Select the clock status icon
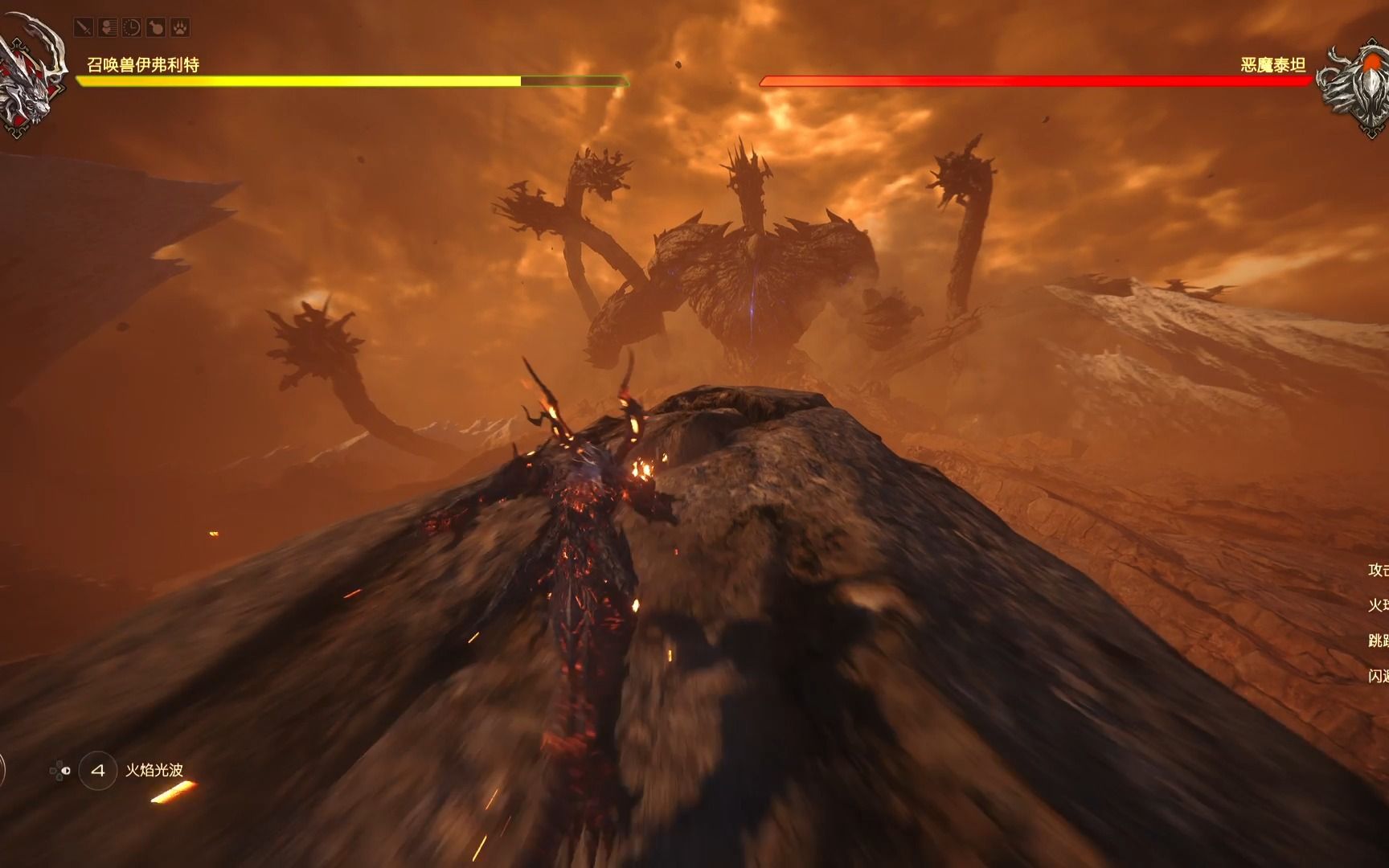 point(132,28)
